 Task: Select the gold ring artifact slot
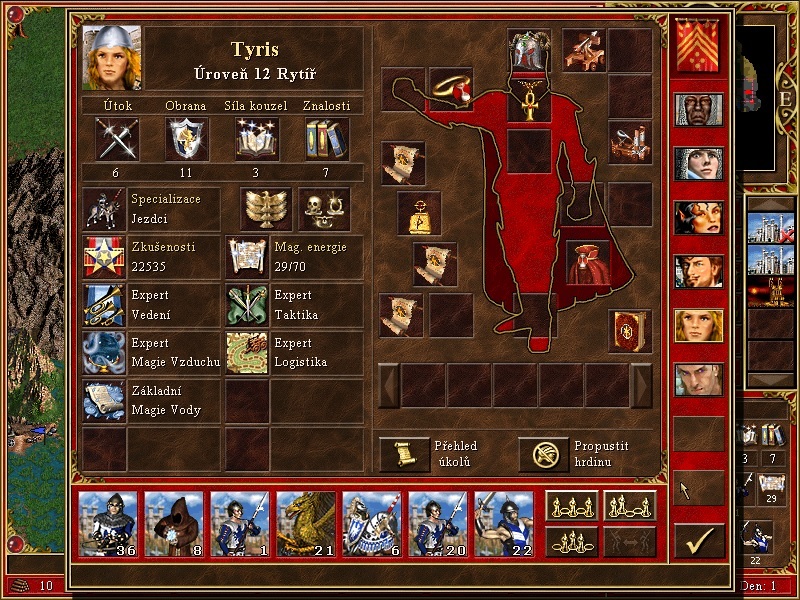(451, 89)
